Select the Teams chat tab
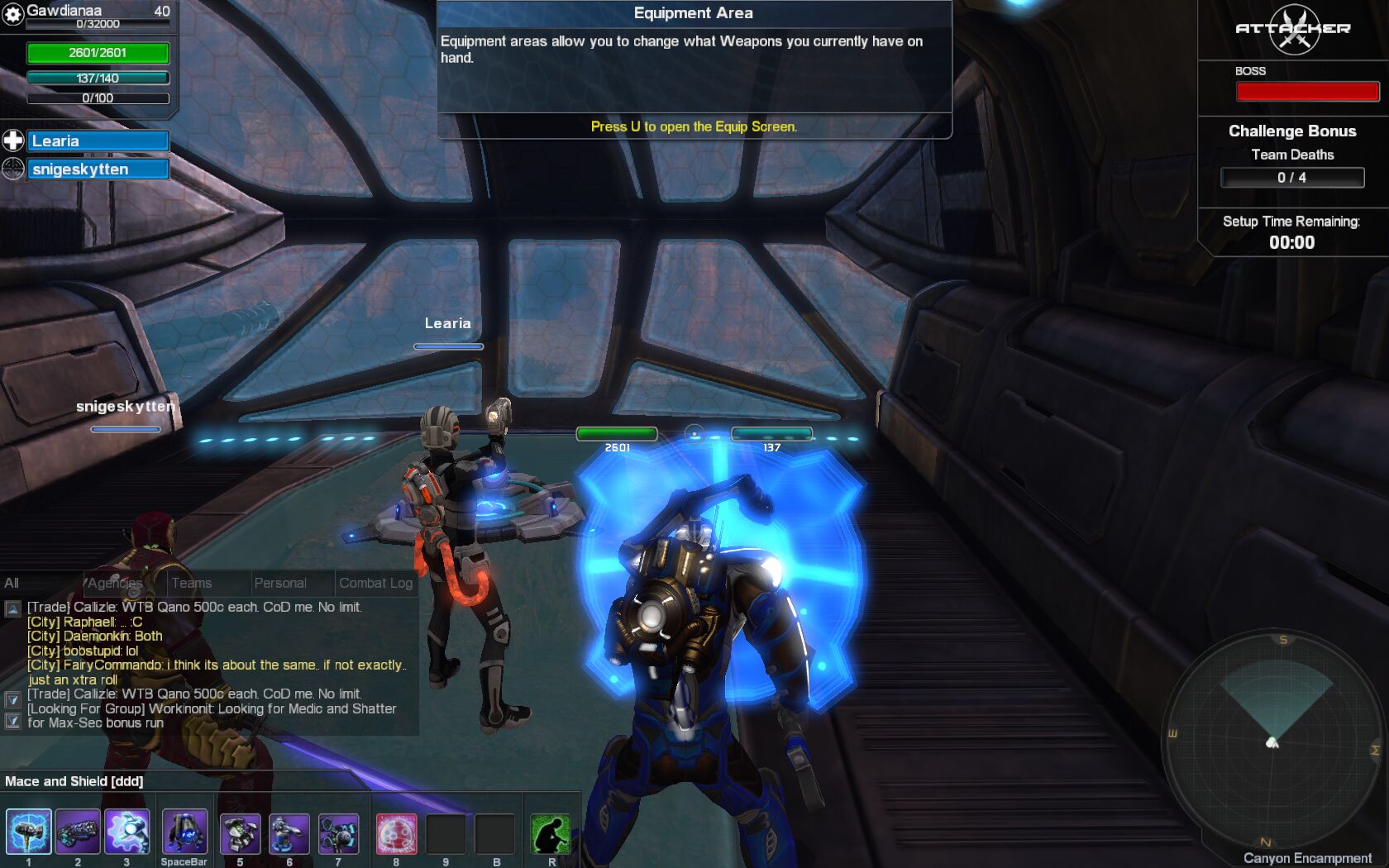1389x868 pixels. [192, 583]
